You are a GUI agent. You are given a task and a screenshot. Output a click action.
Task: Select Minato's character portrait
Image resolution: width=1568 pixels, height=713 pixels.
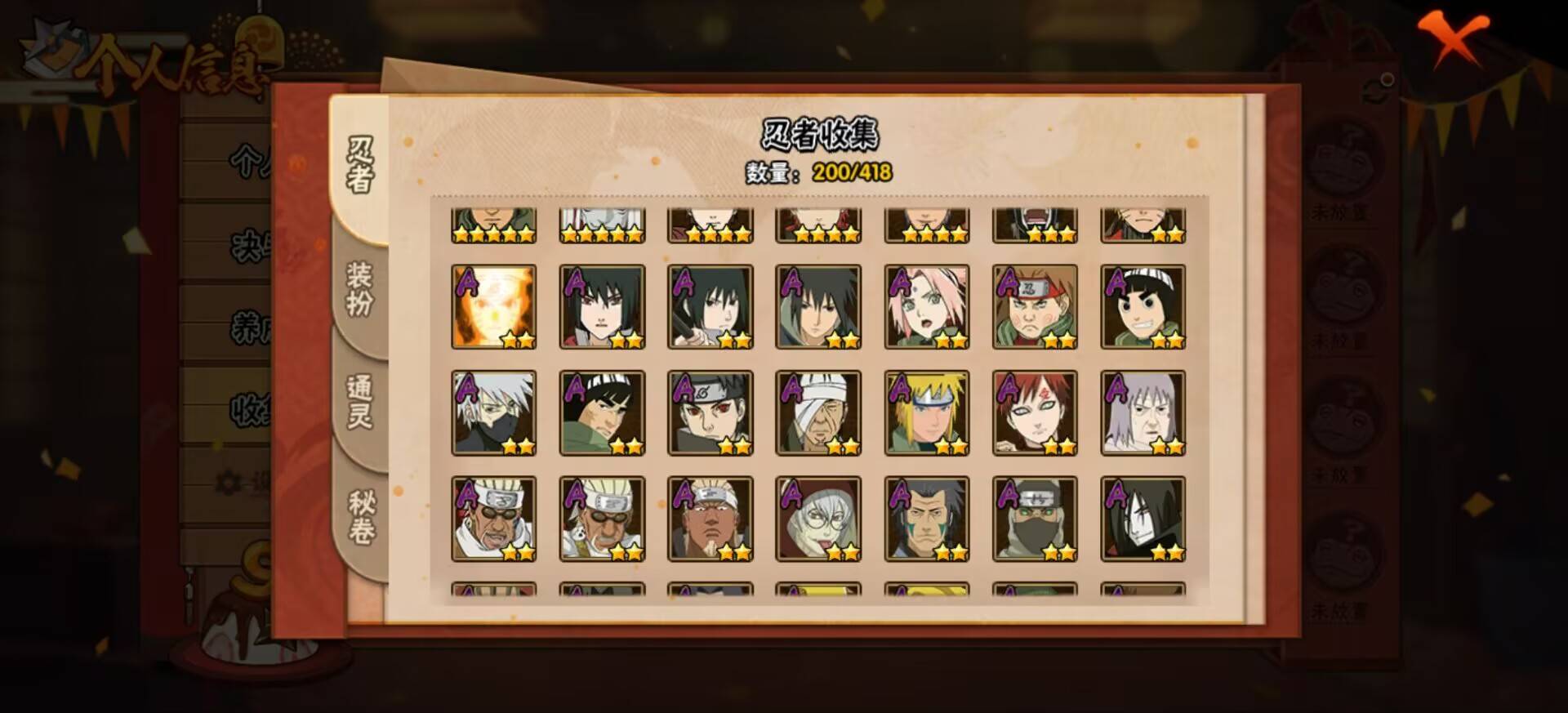pos(928,412)
